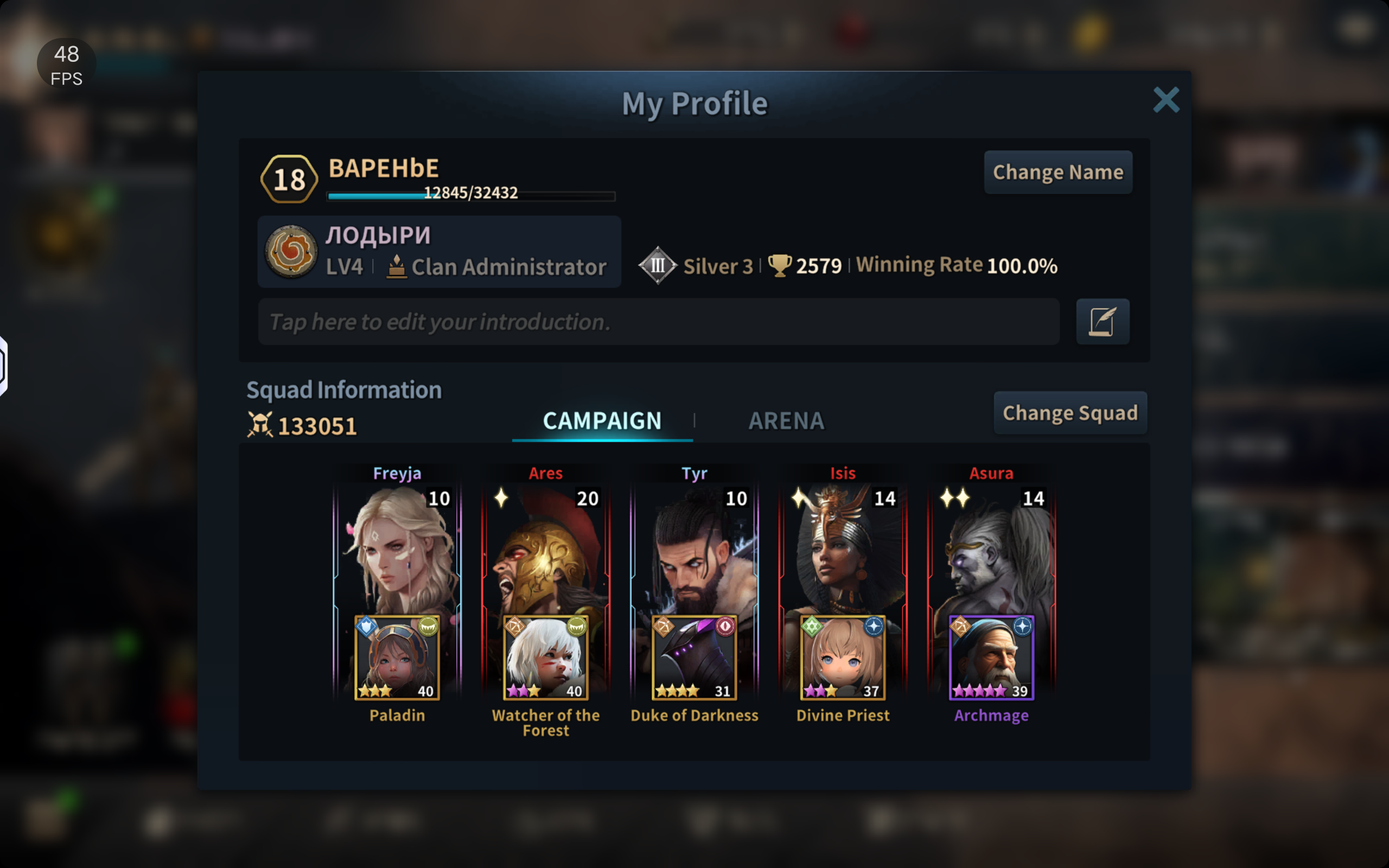Open the ЛОДЫРИ clan emblem panel
The height and width of the screenshot is (868, 1389).
coord(291,251)
